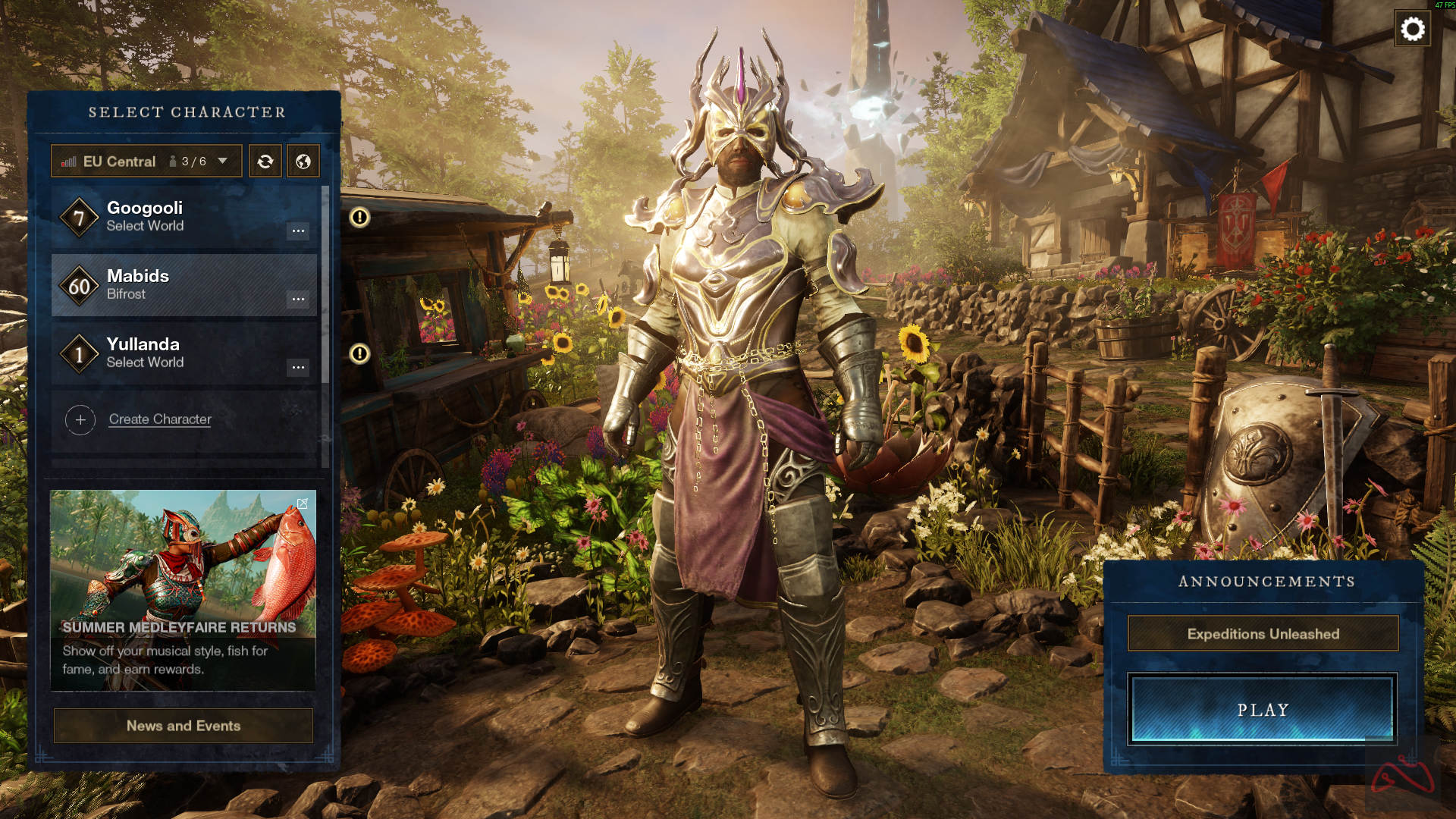Viewport: 1456px width, 819px height.
Task: Open the Summer Medleyfaire Returns news banner
Action: tap(183, 590)
